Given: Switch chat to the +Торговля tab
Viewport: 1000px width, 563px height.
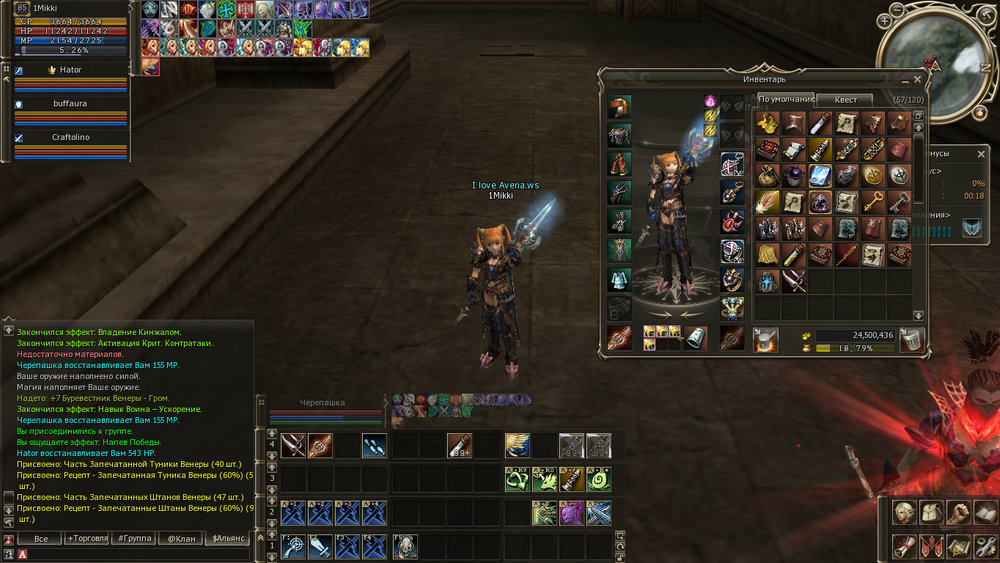Looking at the screenshot, I should point(87,539).
